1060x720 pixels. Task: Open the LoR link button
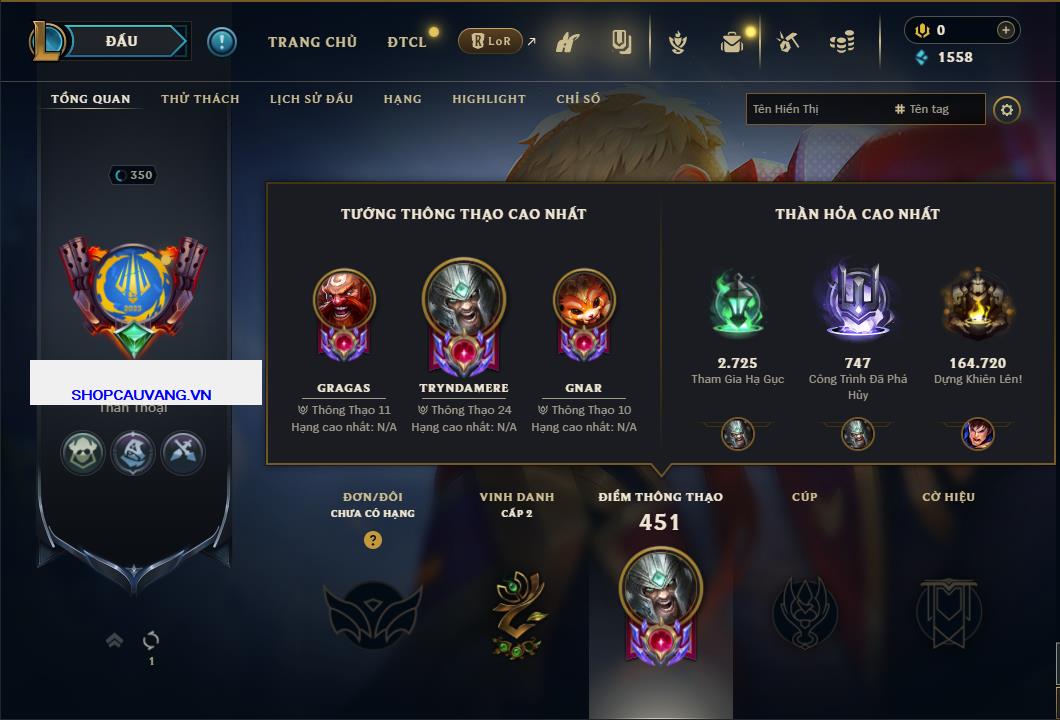click(490, 41)
